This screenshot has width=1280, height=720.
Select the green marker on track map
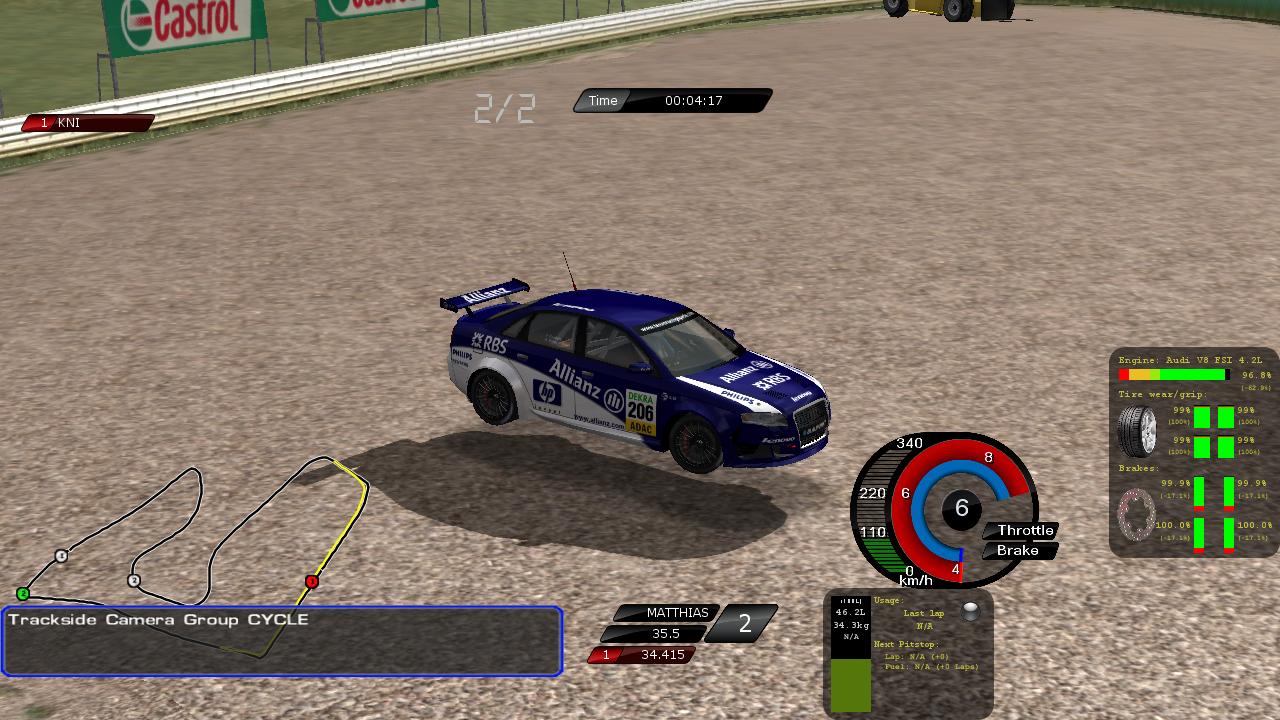pyautogui.click(x=23, y=594)
